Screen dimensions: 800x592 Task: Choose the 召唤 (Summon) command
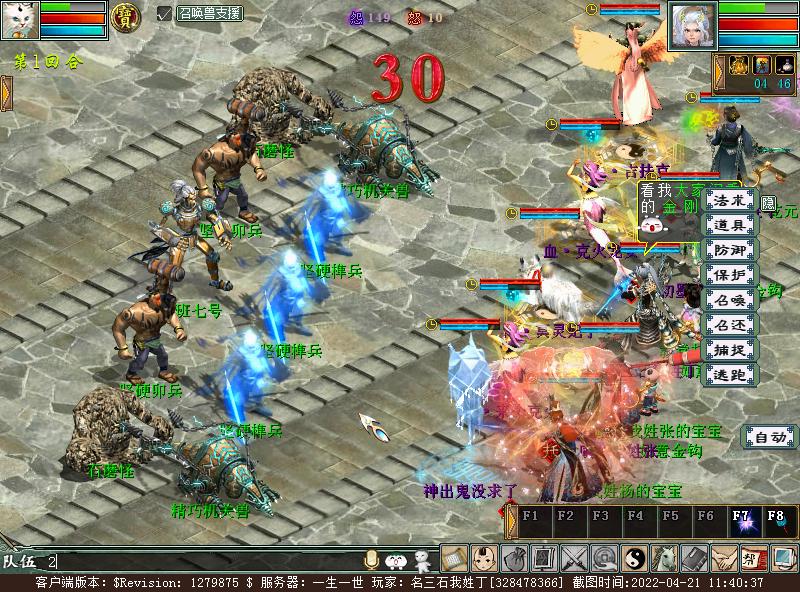coord(731,300)
